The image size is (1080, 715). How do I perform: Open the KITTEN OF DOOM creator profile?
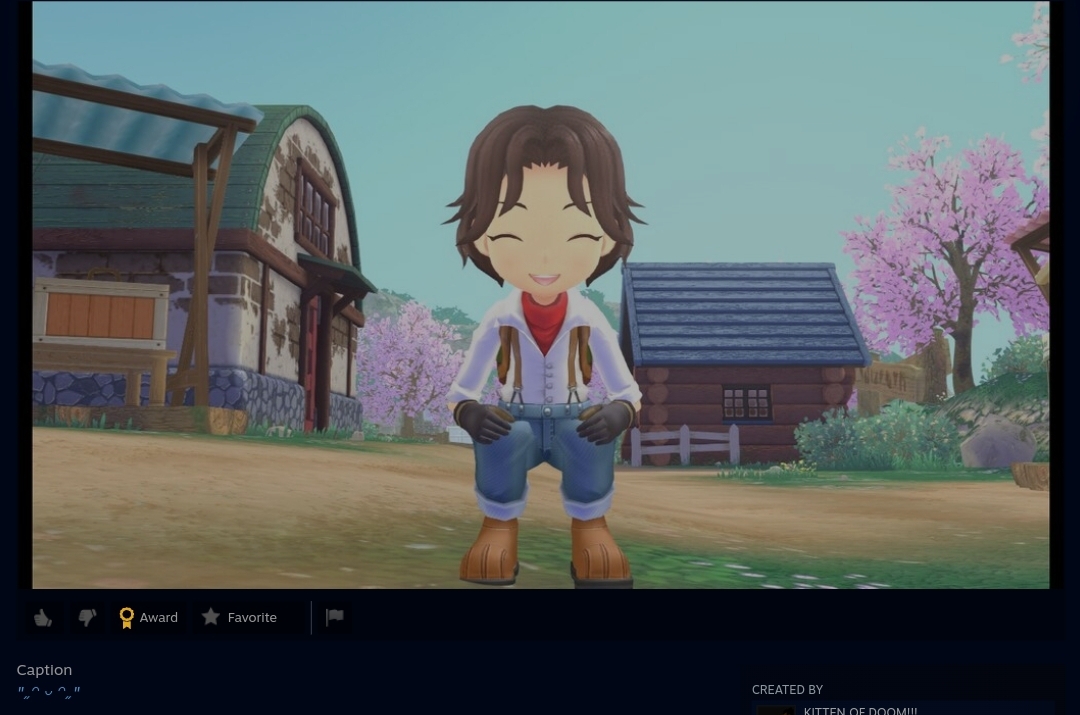tap(859, 710)
